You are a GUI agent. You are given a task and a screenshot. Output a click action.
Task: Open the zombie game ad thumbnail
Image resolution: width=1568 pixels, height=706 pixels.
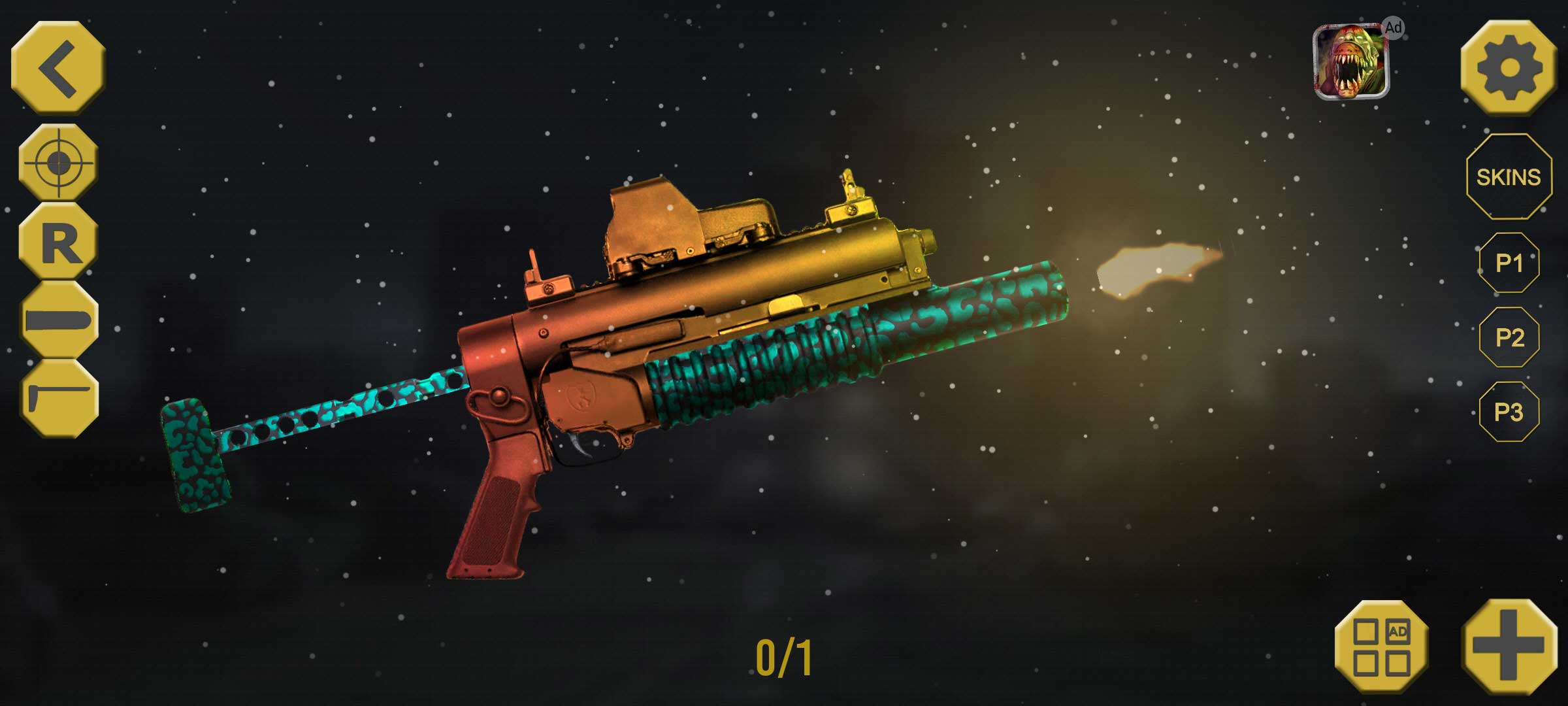[1351, 62]
